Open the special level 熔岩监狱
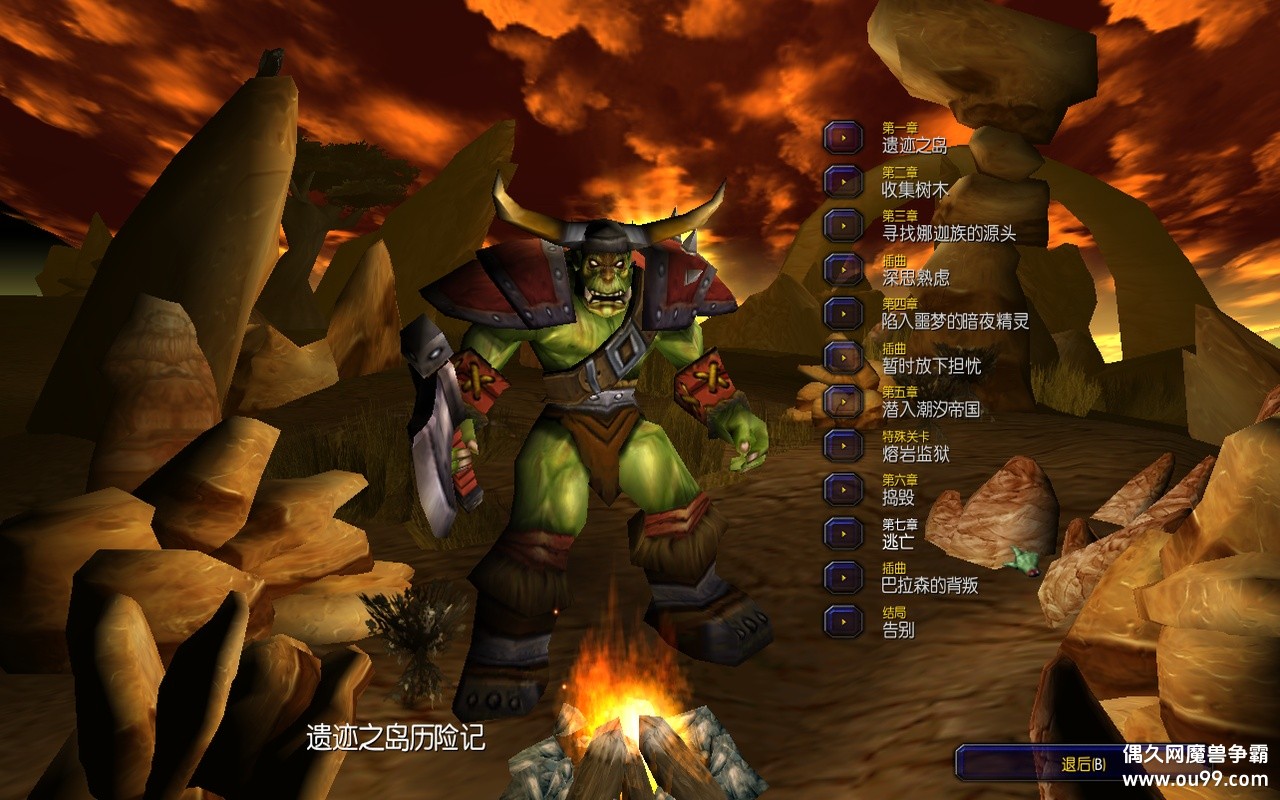The width and height of the screenshot is (1280, 800). pyautogui.click(x=843, y=445)
